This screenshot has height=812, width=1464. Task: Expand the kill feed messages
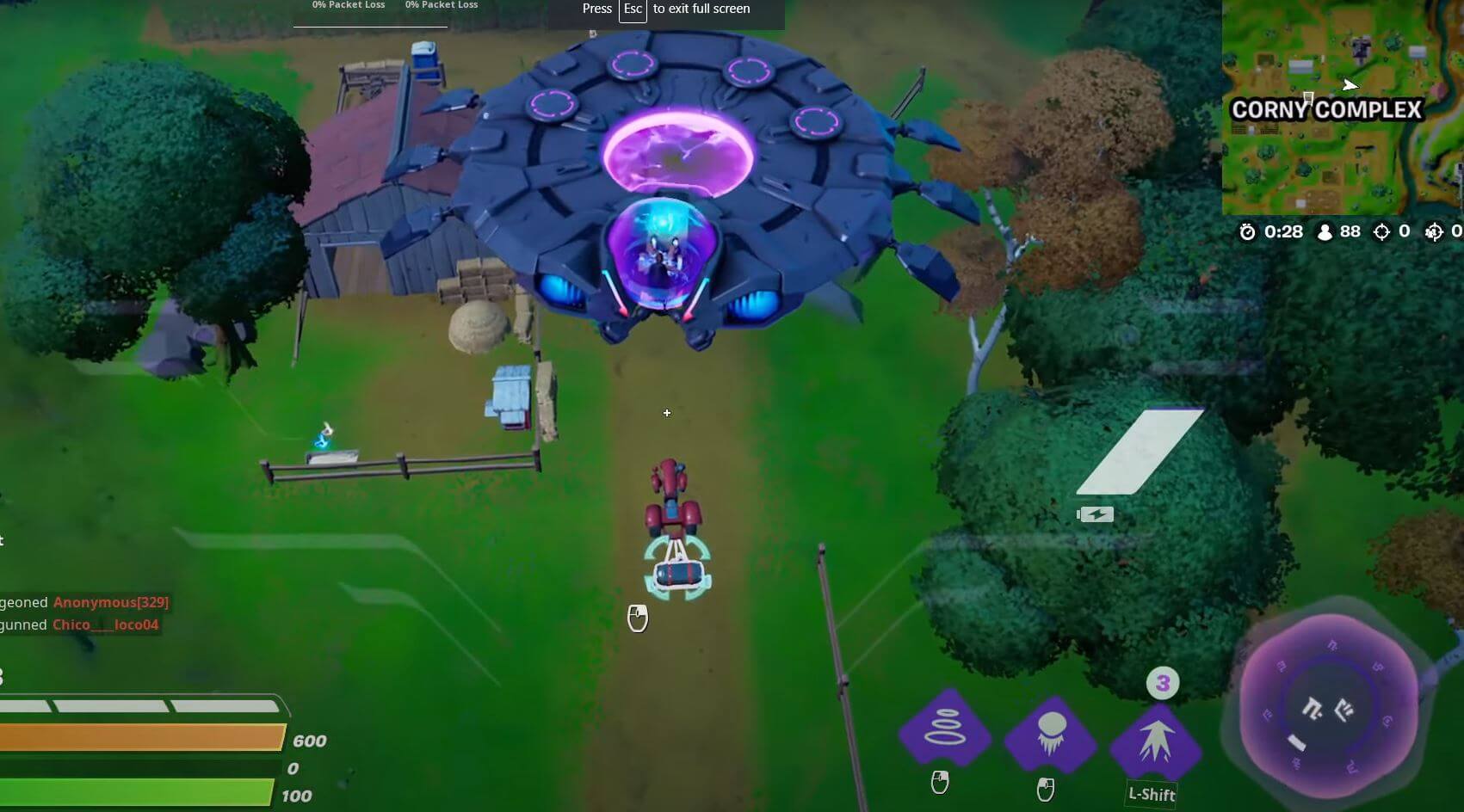(x=86, y=613)
